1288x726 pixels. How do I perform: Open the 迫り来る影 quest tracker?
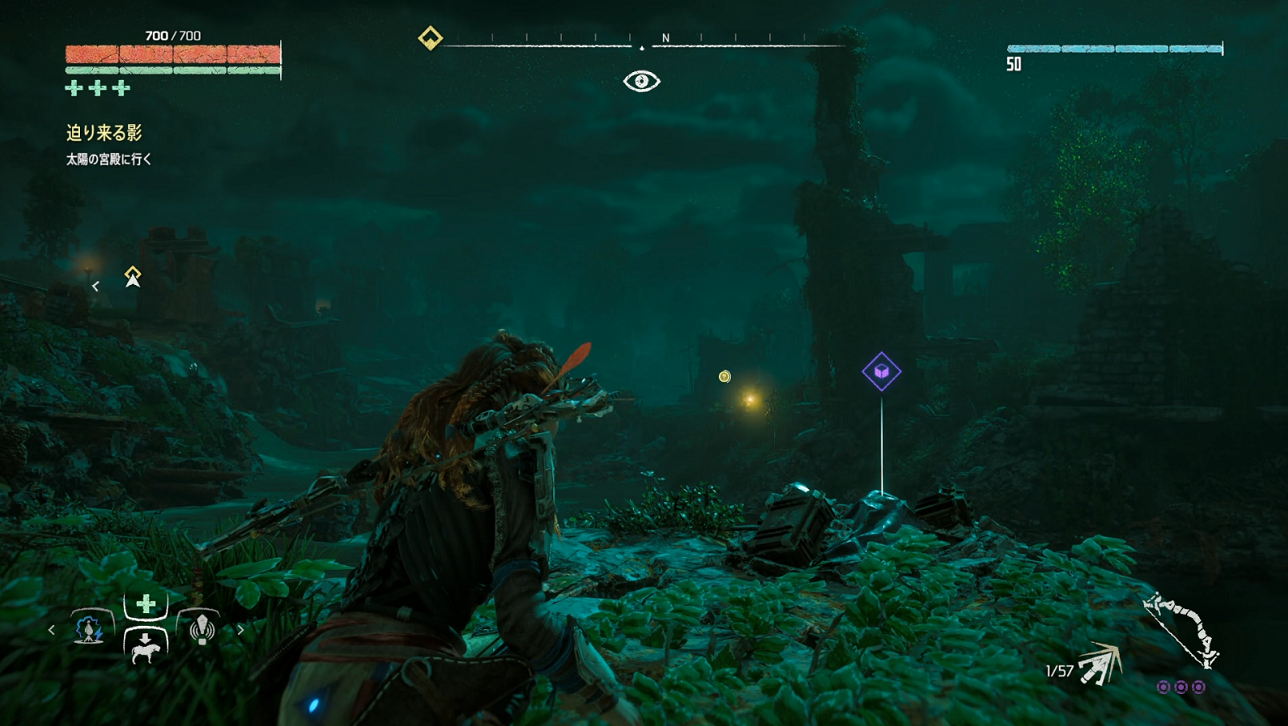pyautogui.click(x=104, y=133)
